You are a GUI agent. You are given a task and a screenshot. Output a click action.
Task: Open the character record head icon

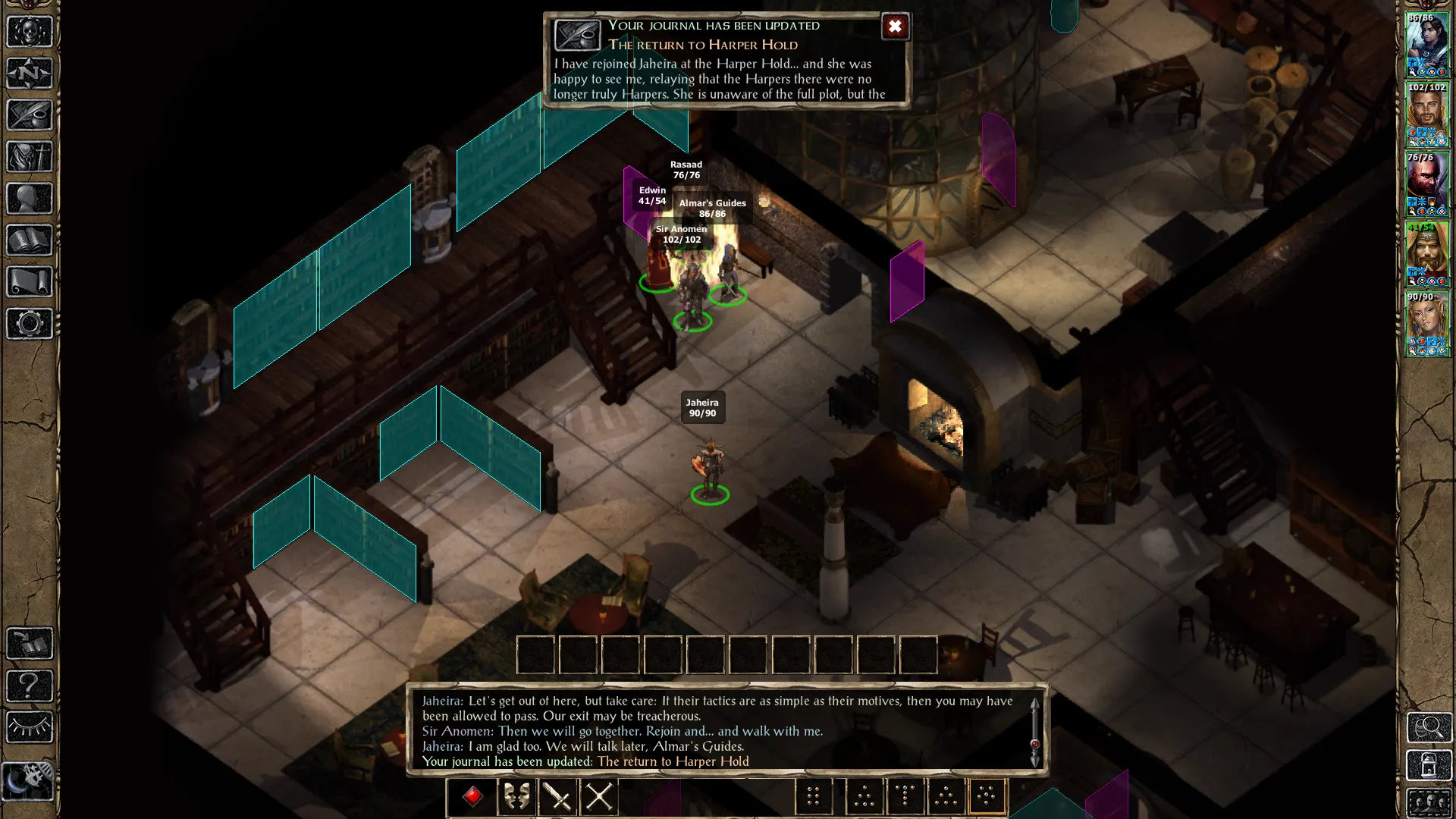(x=30, y=199)
